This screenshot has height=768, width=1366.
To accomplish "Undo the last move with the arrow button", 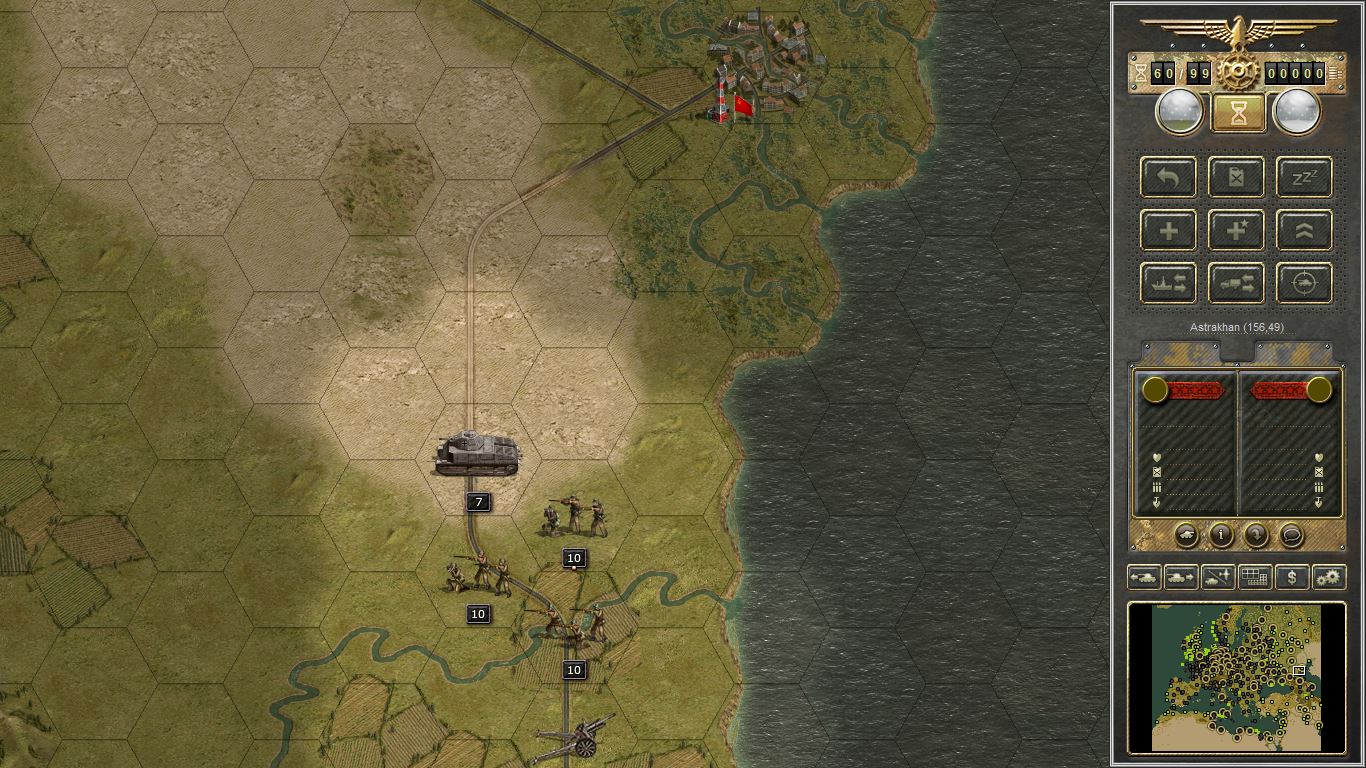I will coord(1169,178).
